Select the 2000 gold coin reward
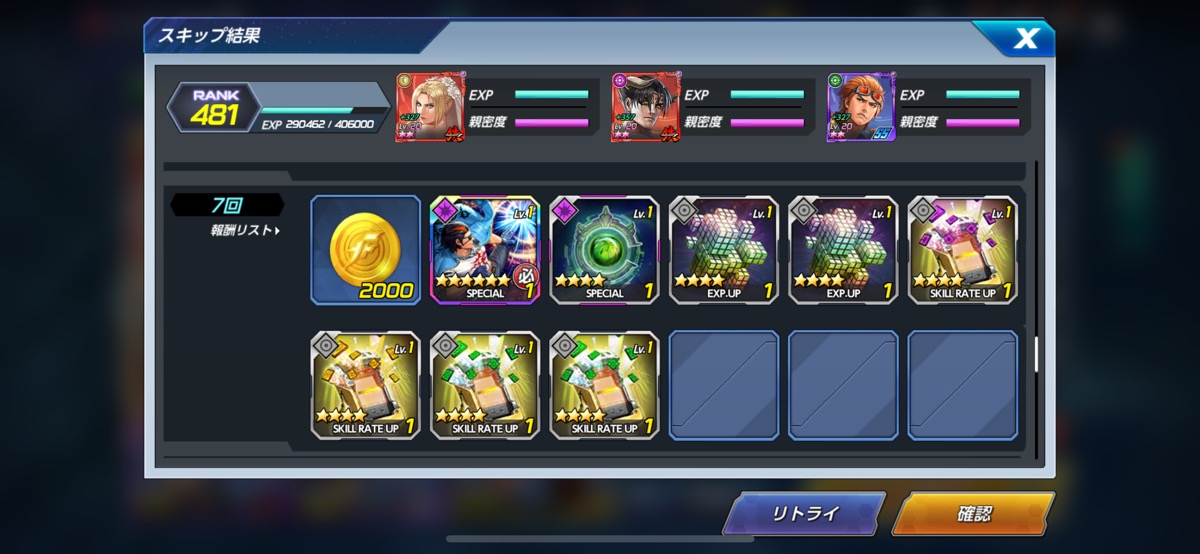 coord(365,250)
